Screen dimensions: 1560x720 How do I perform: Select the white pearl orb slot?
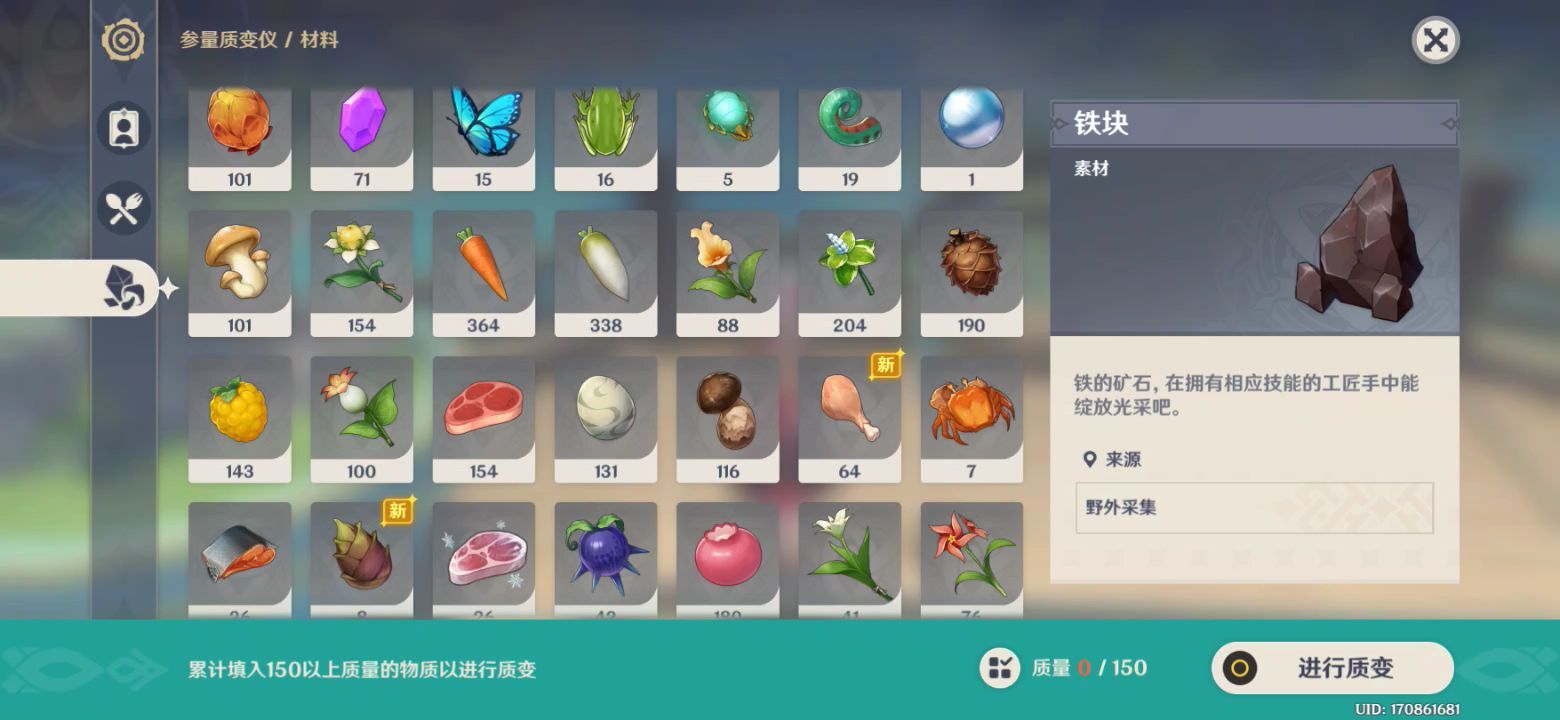click(x=971, y=135)
